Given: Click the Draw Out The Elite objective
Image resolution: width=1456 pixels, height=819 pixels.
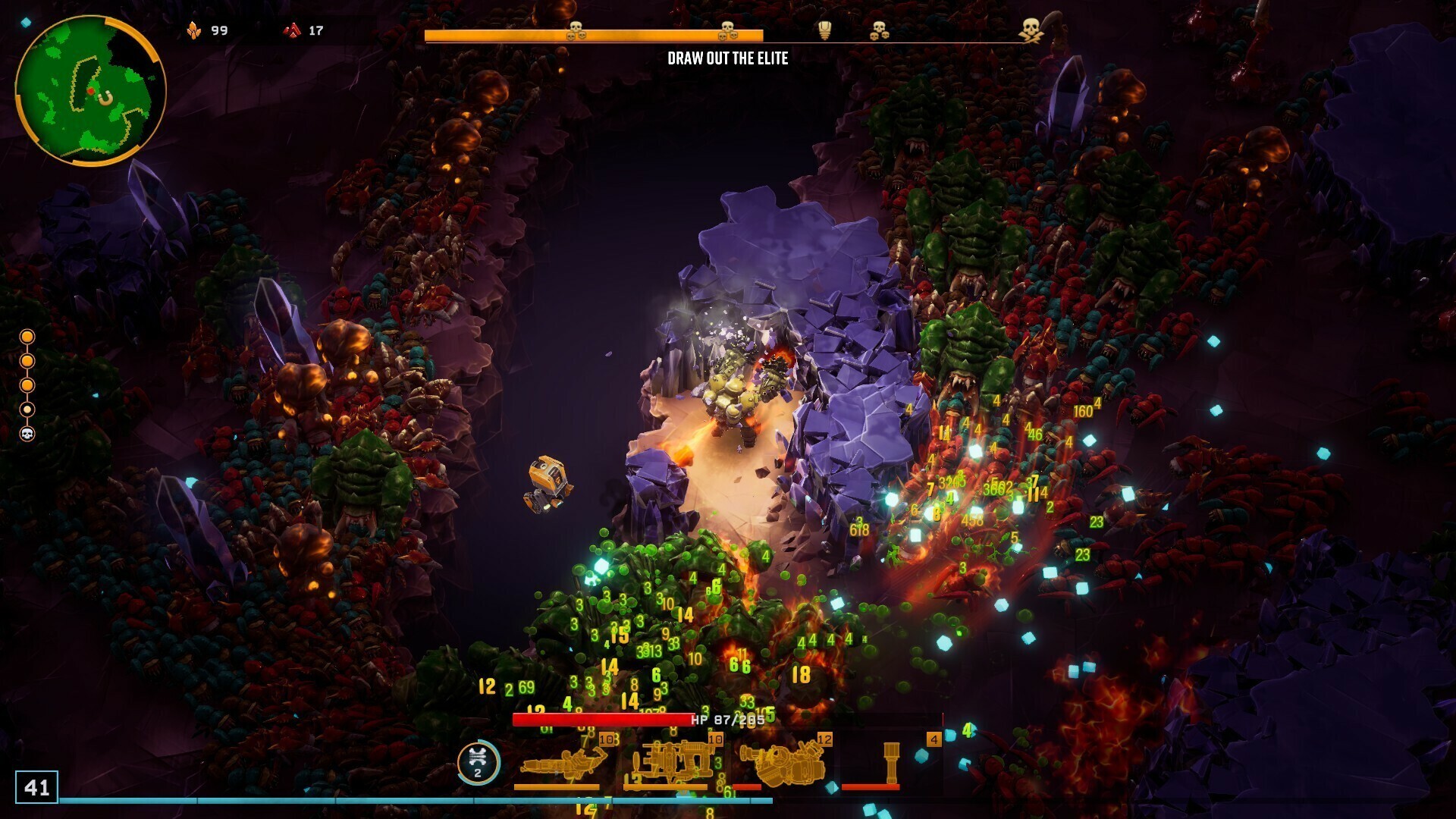Looking at the screenshot, I should pos(727,58).
